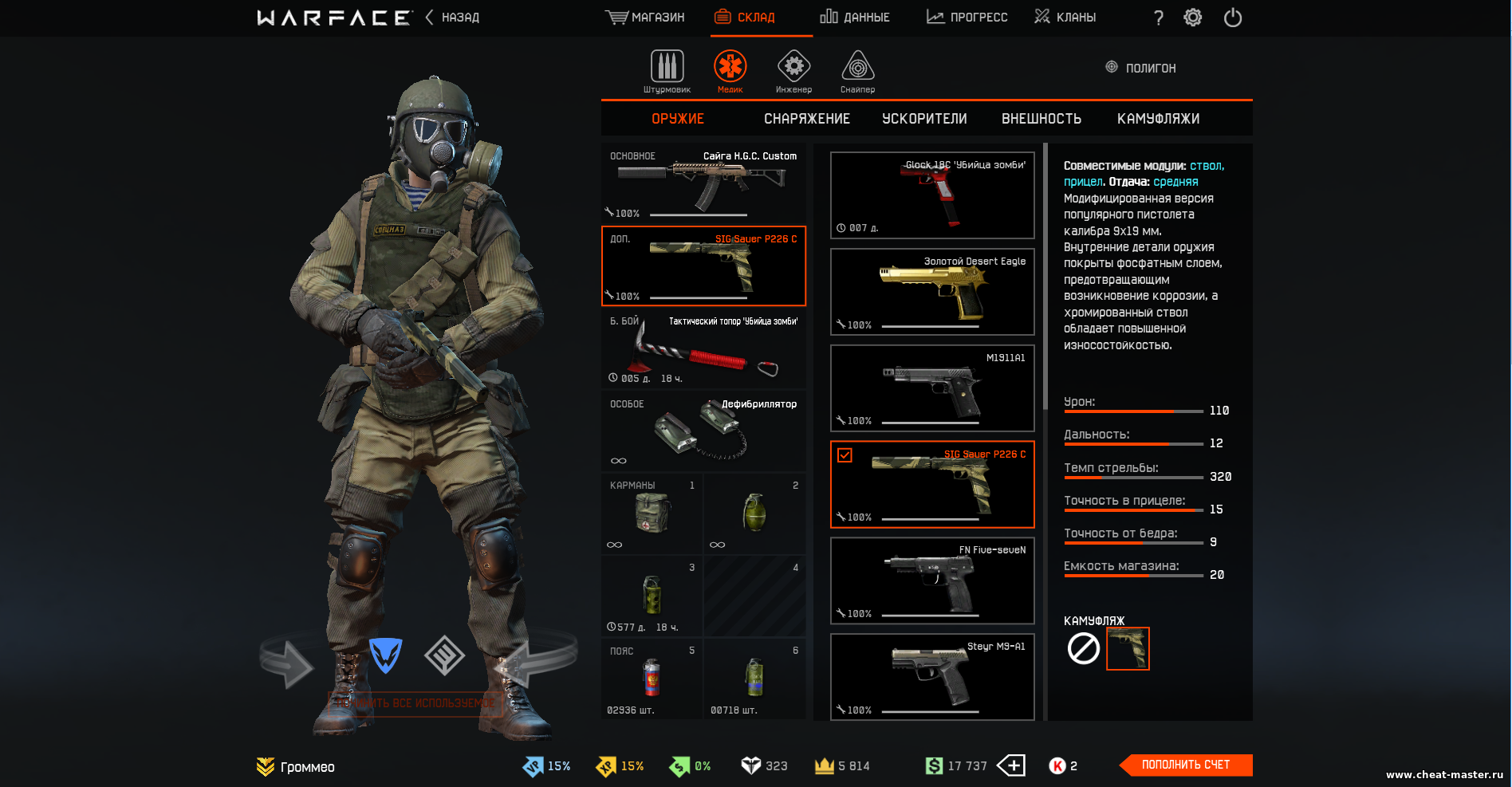Viewport: 1512px width, 787px height.
Task: Go back with the НАЗАД button
Action: tap(453, 18)
